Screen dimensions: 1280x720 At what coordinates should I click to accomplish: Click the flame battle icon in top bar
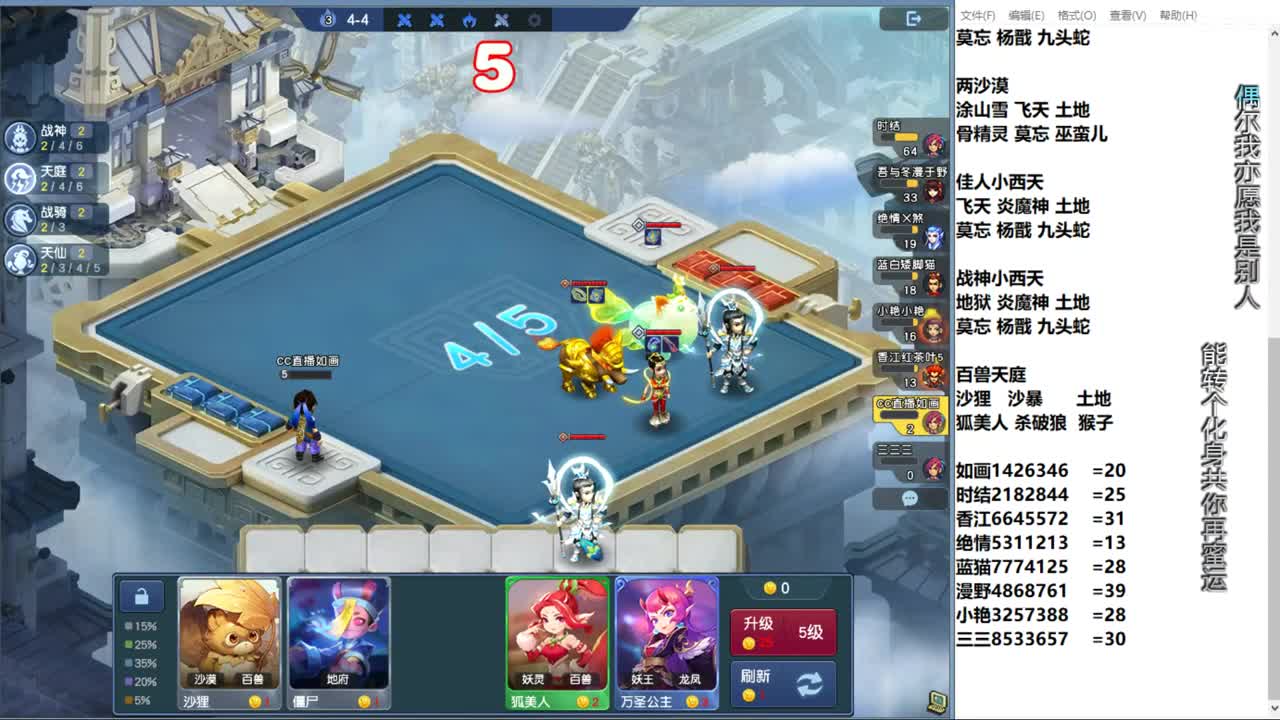(x=470, y=20)
